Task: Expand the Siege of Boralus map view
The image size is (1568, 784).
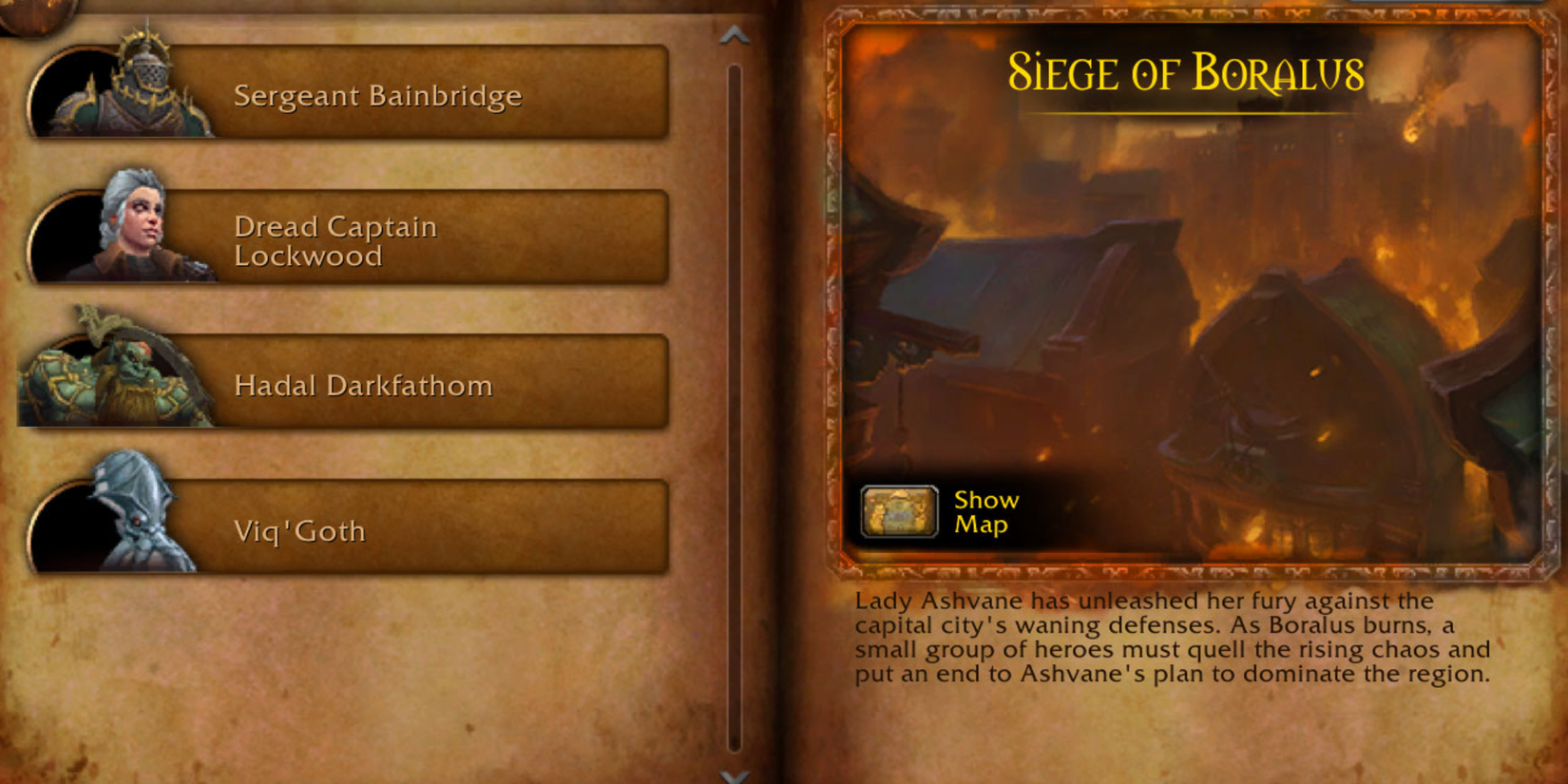Action: coord(901,513)
